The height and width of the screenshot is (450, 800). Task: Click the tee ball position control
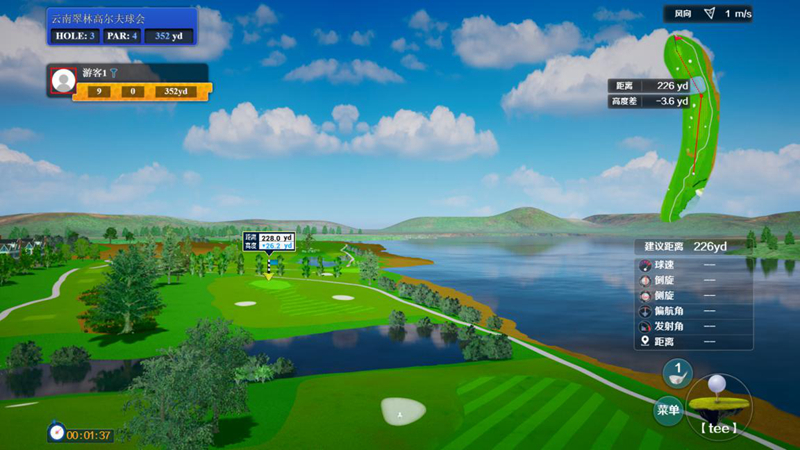point(717,405)
